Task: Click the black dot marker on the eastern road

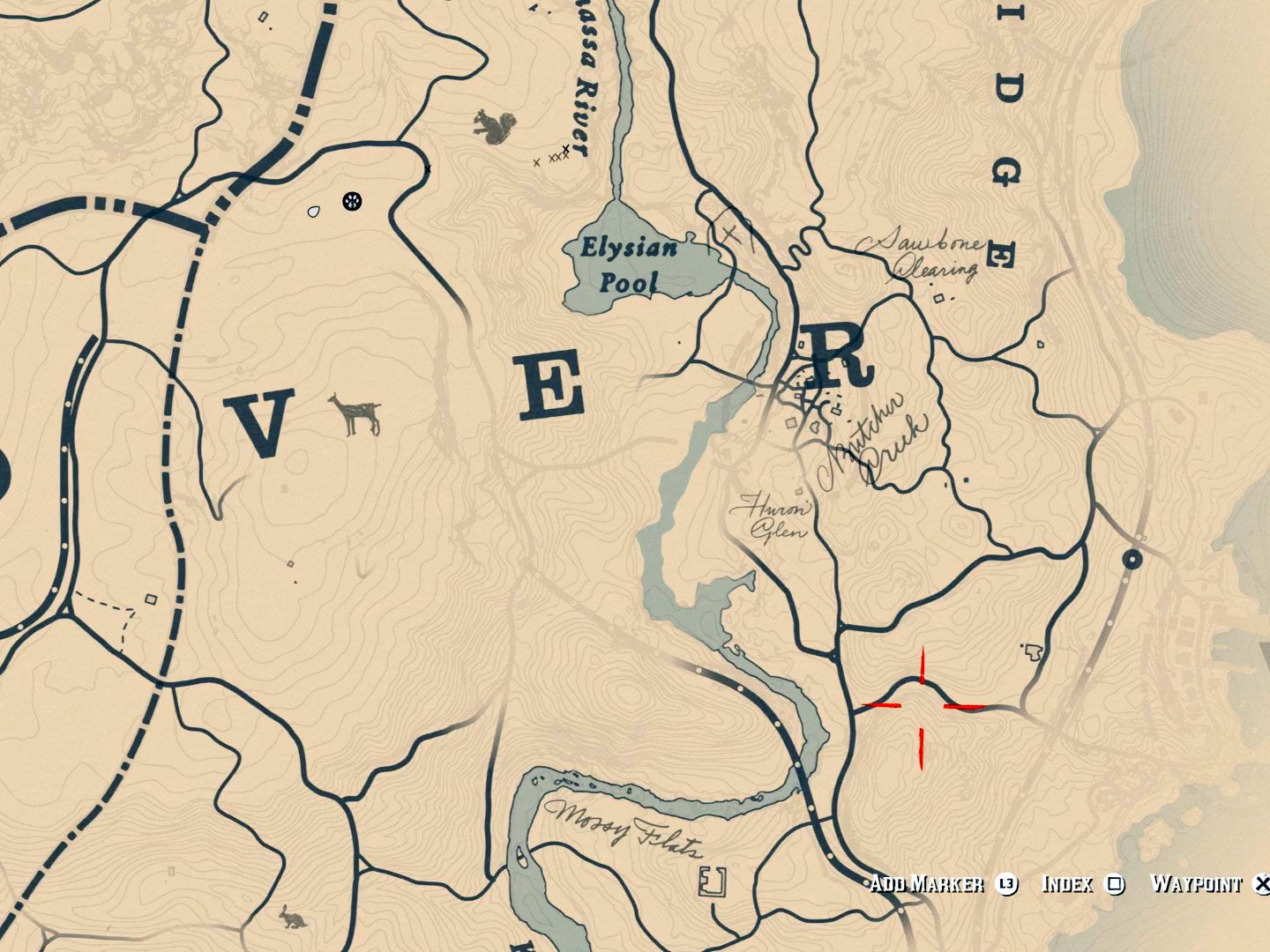Action: coord(1132,559)
